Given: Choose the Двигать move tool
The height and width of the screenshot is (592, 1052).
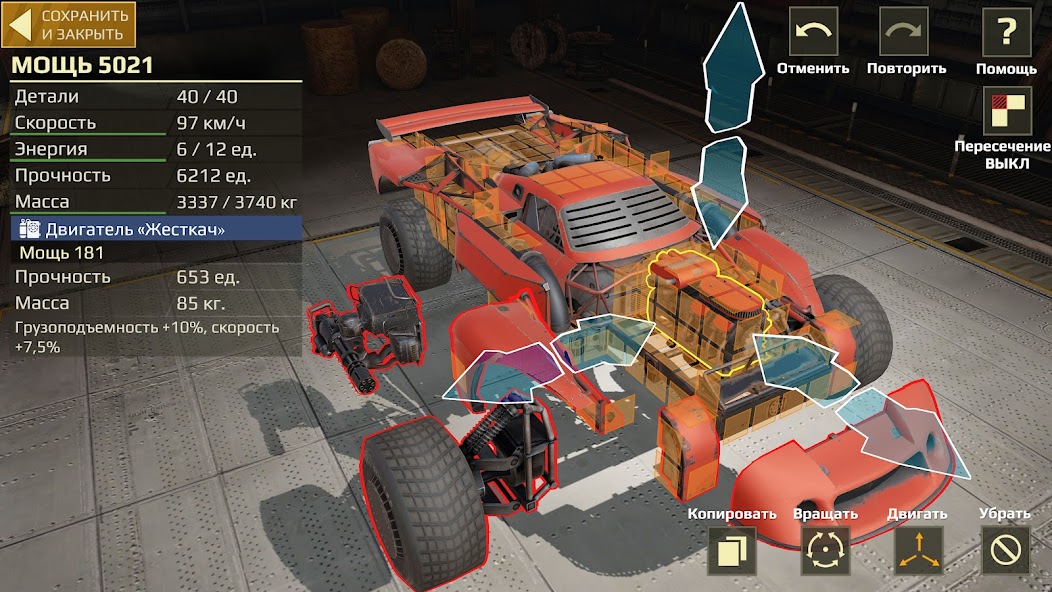Looking at the screenshot, I should pos(917,550).
